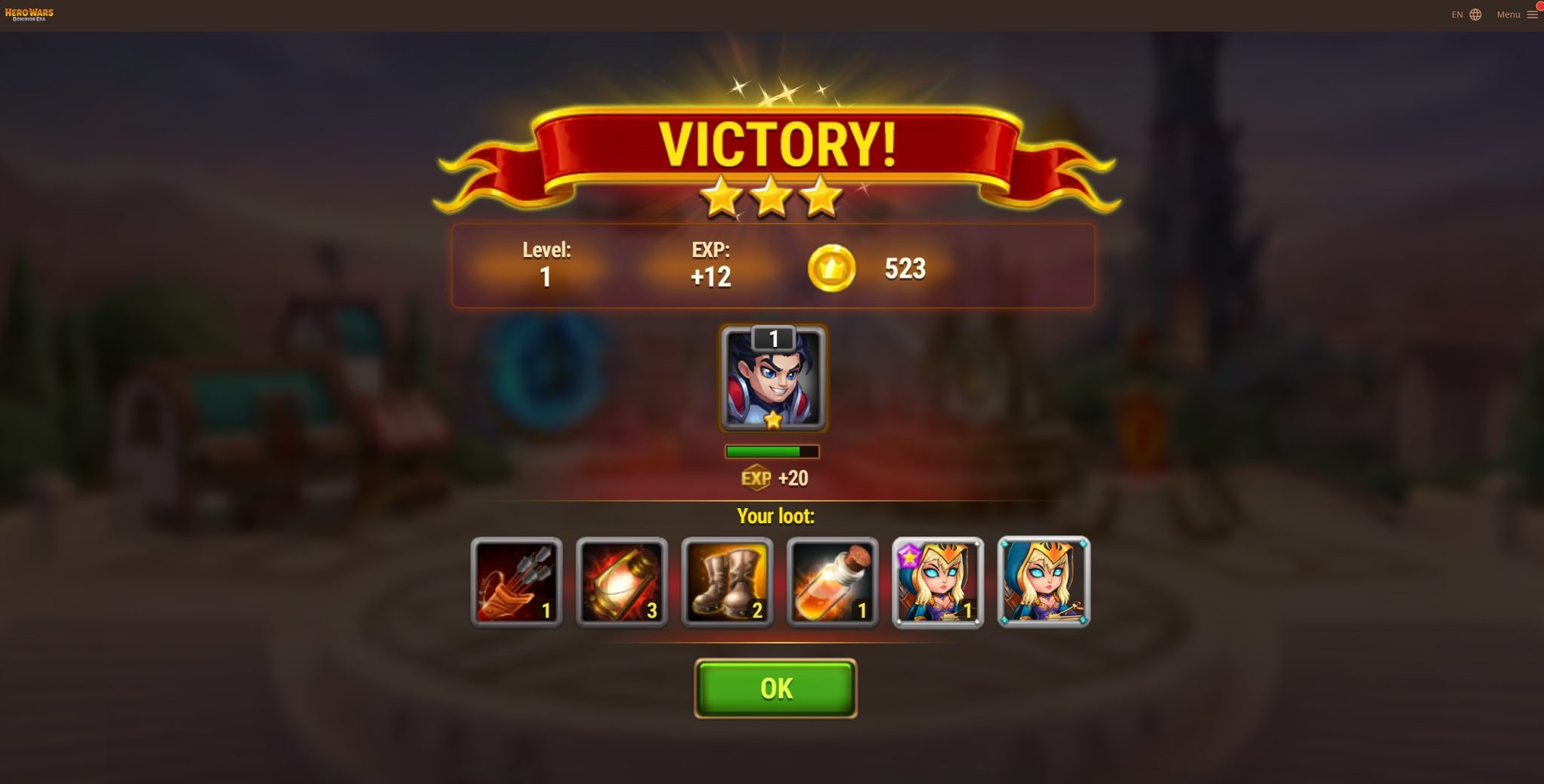Select the rightmost hero avatar loot card
The height and width of the screenshot is (784, 1544).
pos(1043,579)
